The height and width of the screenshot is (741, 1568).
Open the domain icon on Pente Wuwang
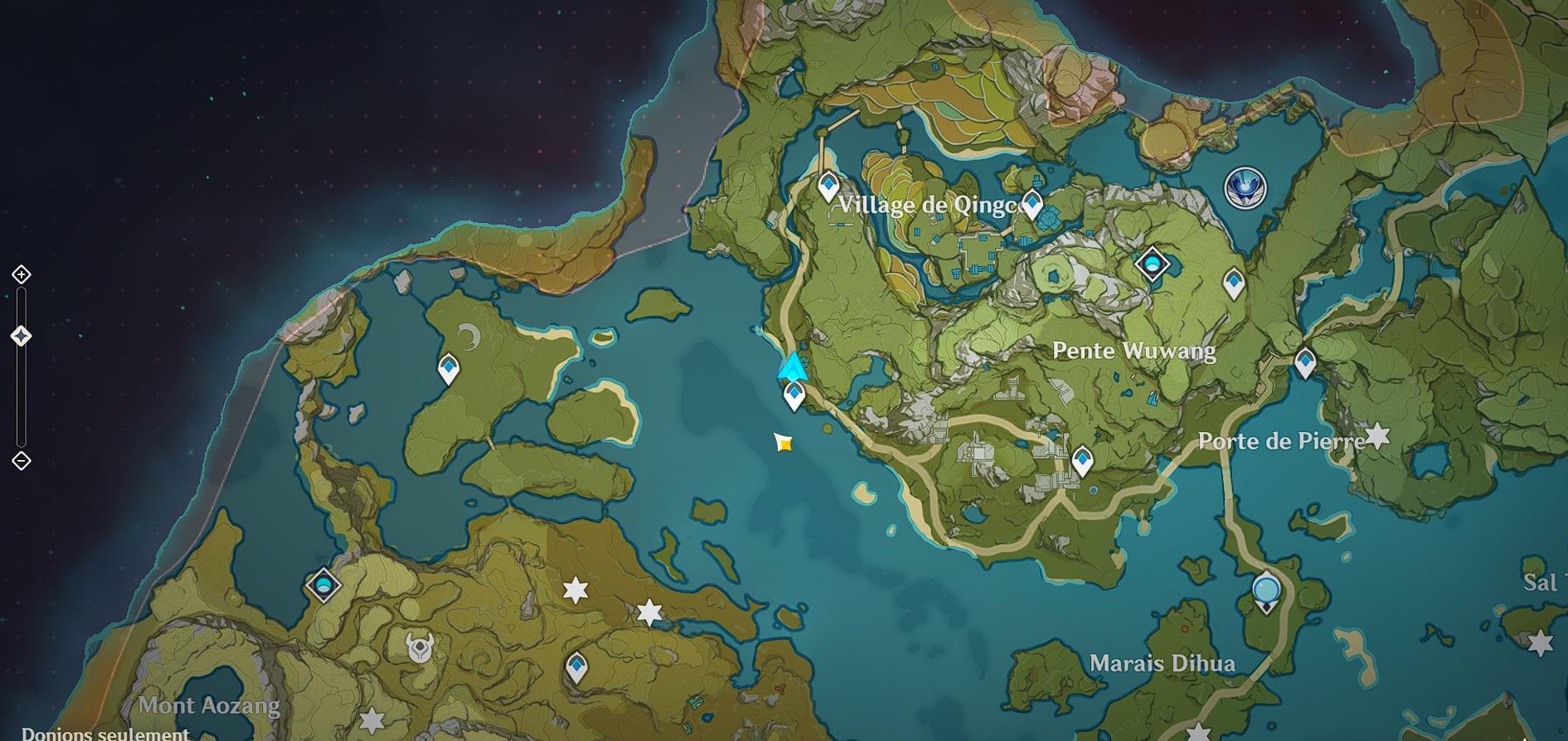(x=1153, y=263)
